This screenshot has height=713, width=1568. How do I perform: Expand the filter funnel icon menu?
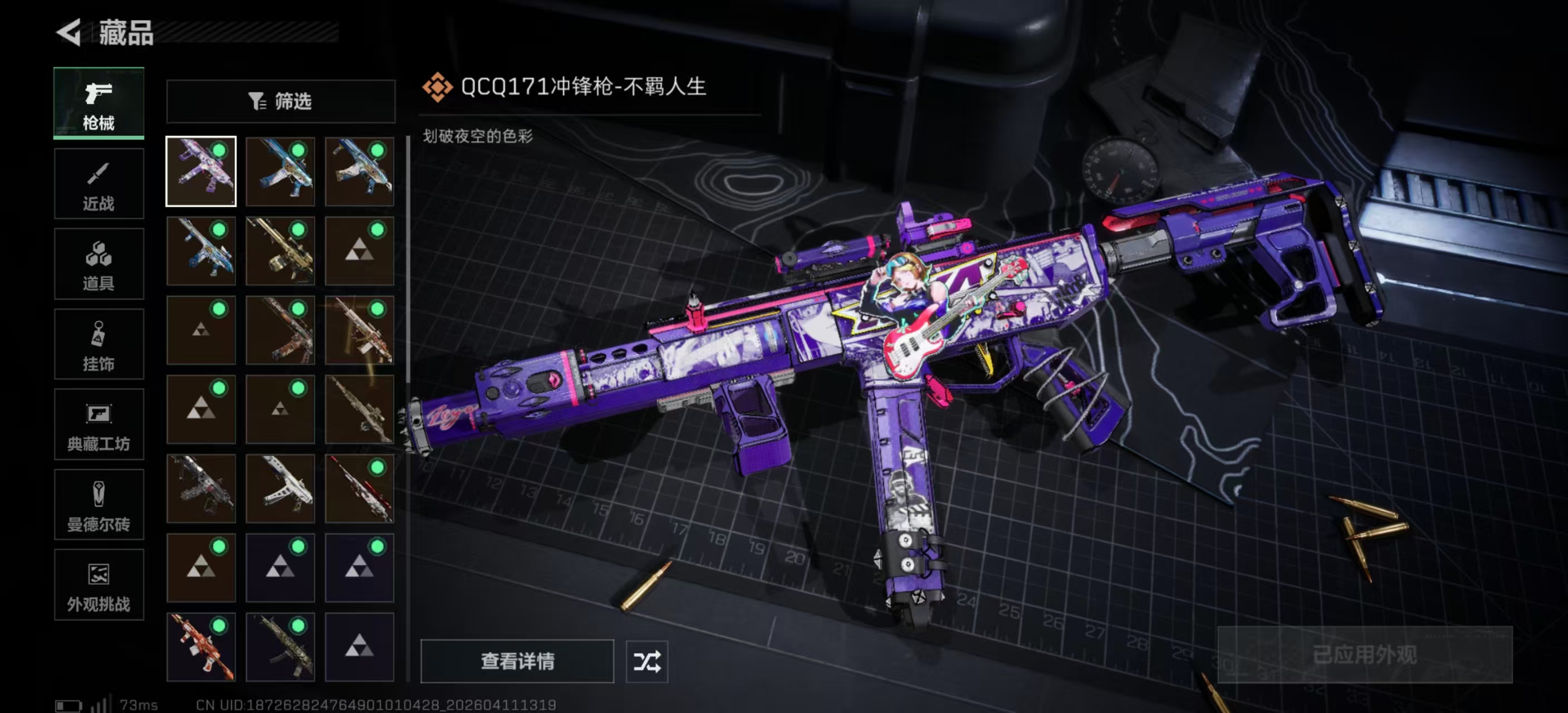click(x=256, y=101)
